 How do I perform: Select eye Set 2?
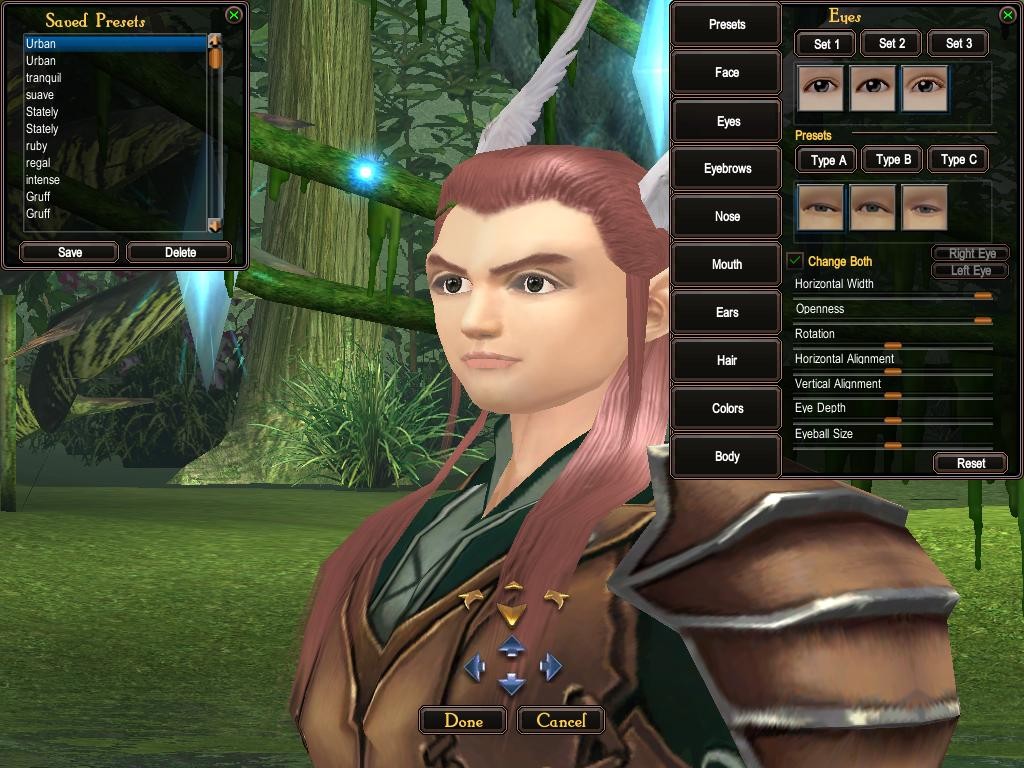click(x=892, y=43)
